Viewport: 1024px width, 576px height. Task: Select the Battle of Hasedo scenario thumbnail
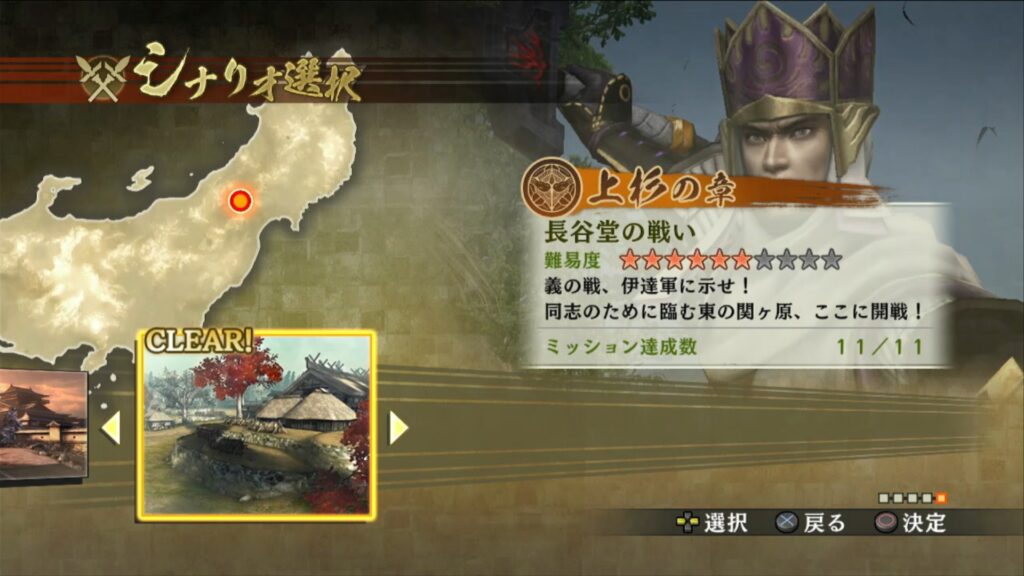point(256,426)
